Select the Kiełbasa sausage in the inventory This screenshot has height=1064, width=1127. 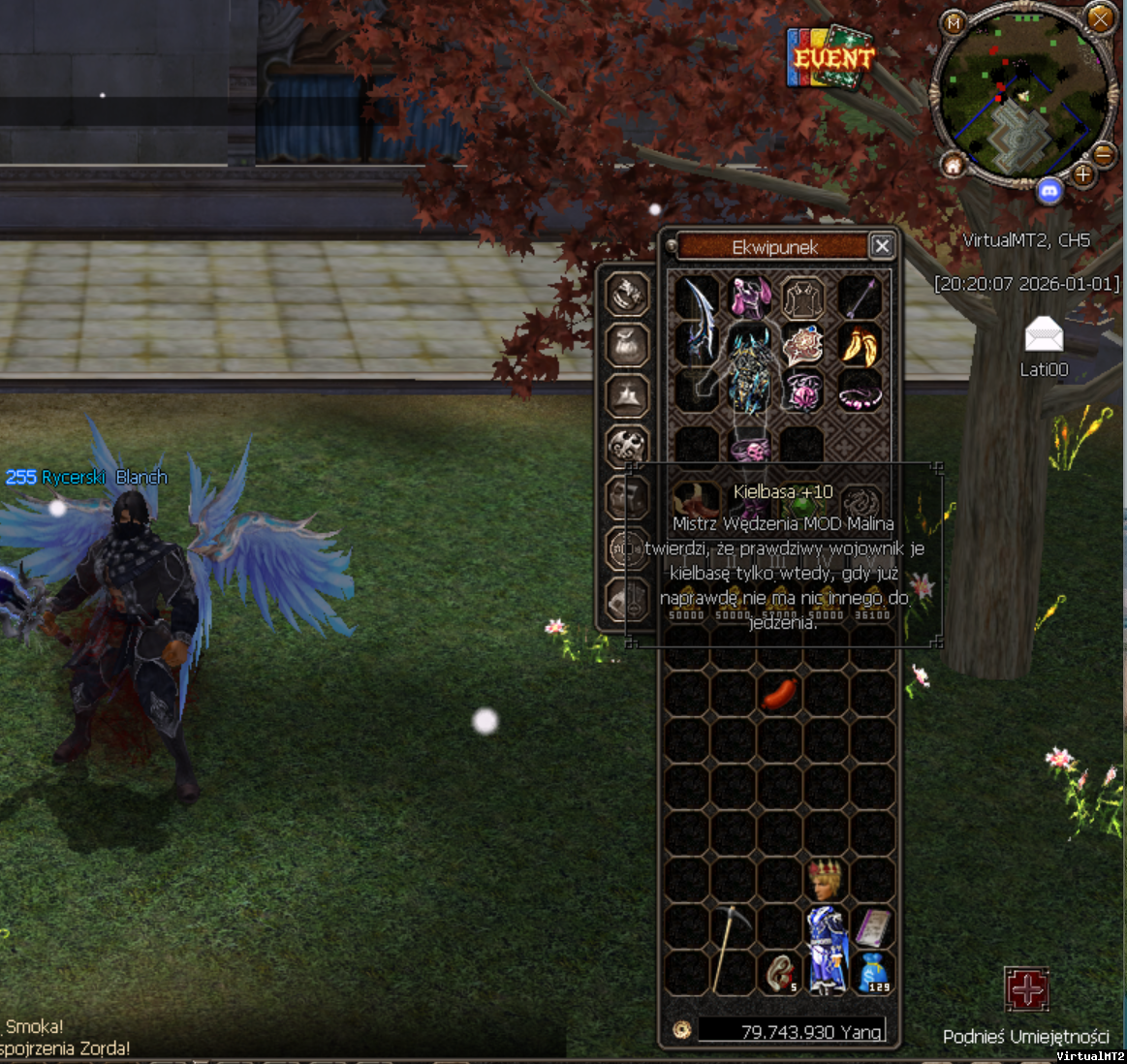[779, 693]
